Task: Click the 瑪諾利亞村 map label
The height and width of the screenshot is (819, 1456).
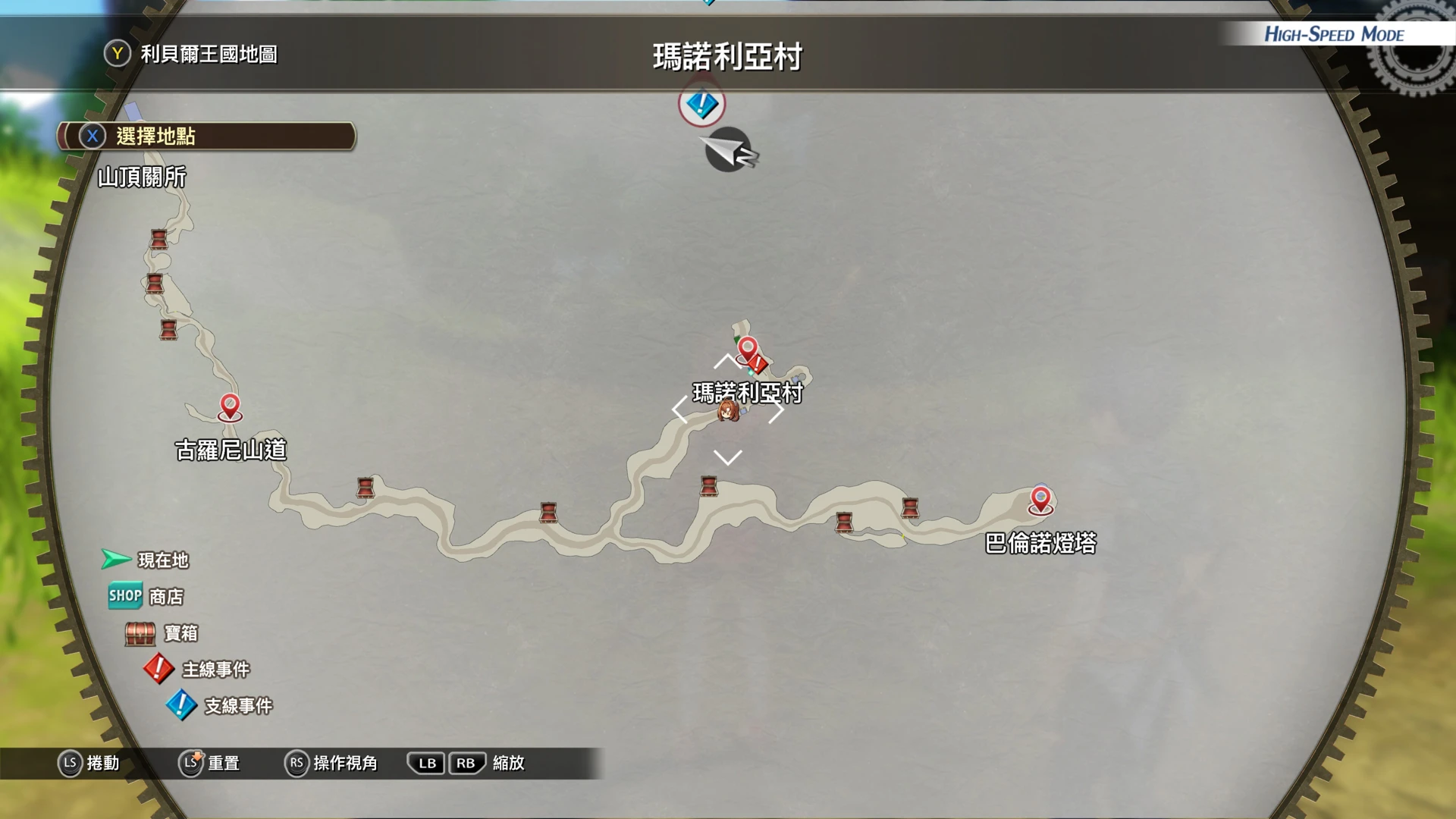Action: point(747,392)
